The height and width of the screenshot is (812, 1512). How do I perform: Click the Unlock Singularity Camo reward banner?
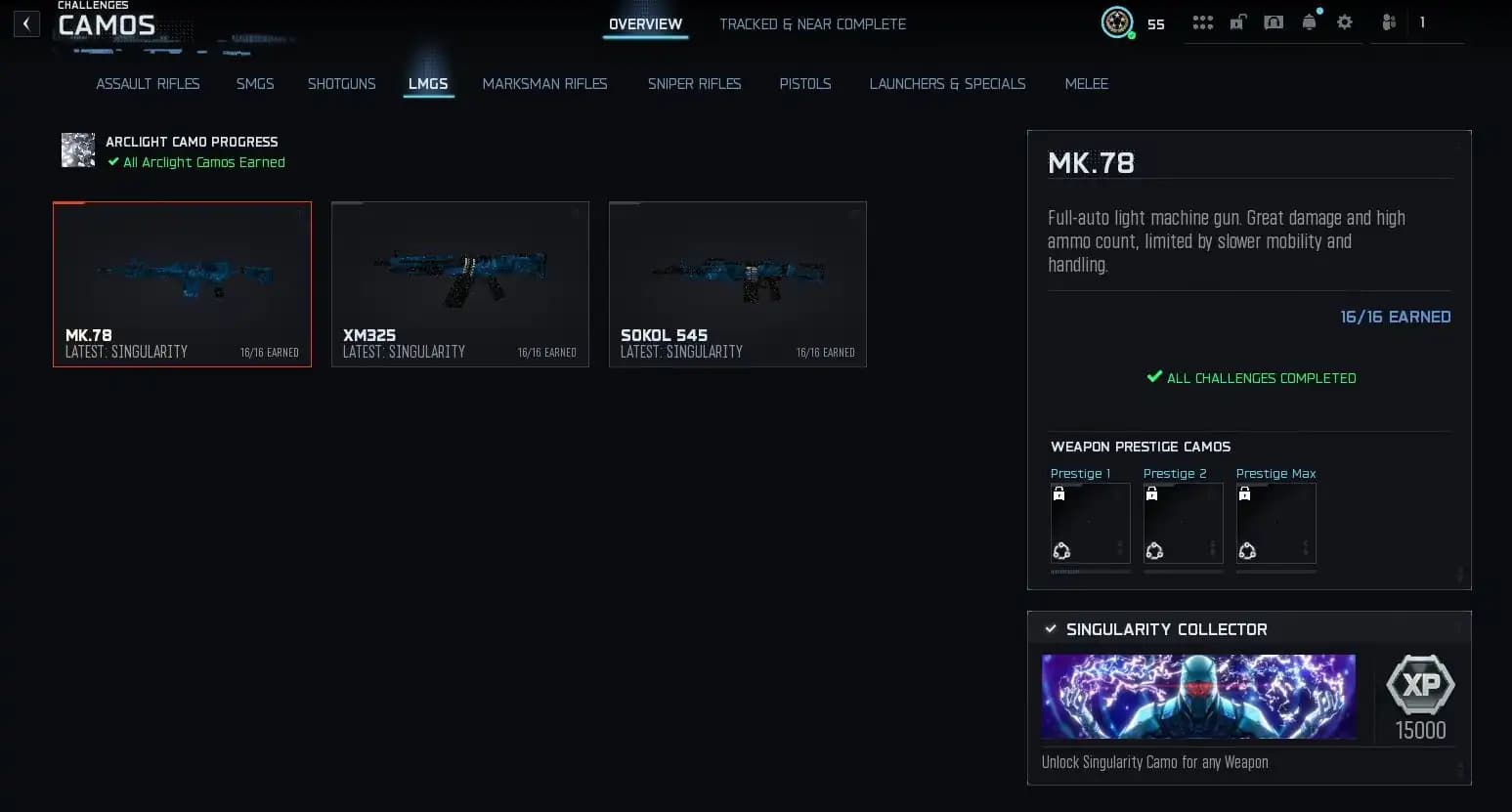coord(1198,697)
